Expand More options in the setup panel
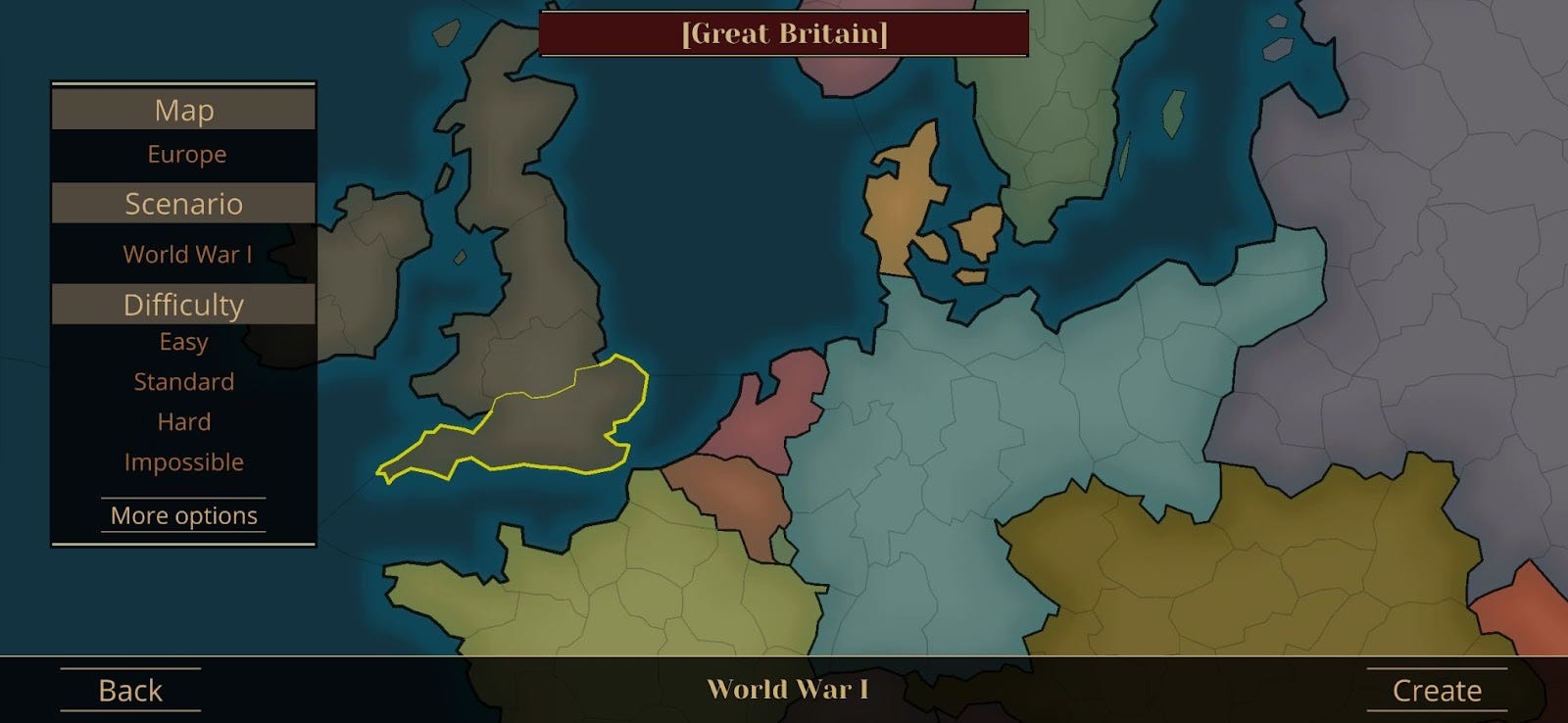Image resolution: width=1568 pixels, height=723 pixels. (183, 514)
